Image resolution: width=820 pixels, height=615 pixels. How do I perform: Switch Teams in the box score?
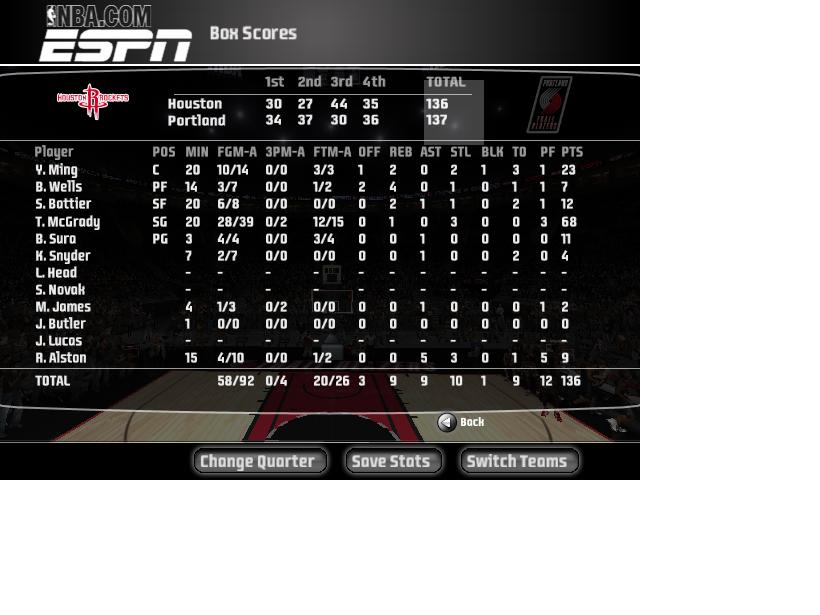(518, 461)
